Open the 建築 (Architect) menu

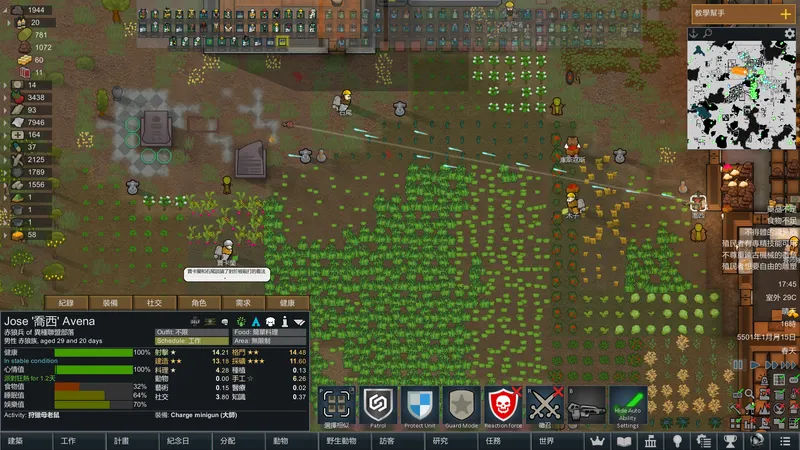(15, 440)
